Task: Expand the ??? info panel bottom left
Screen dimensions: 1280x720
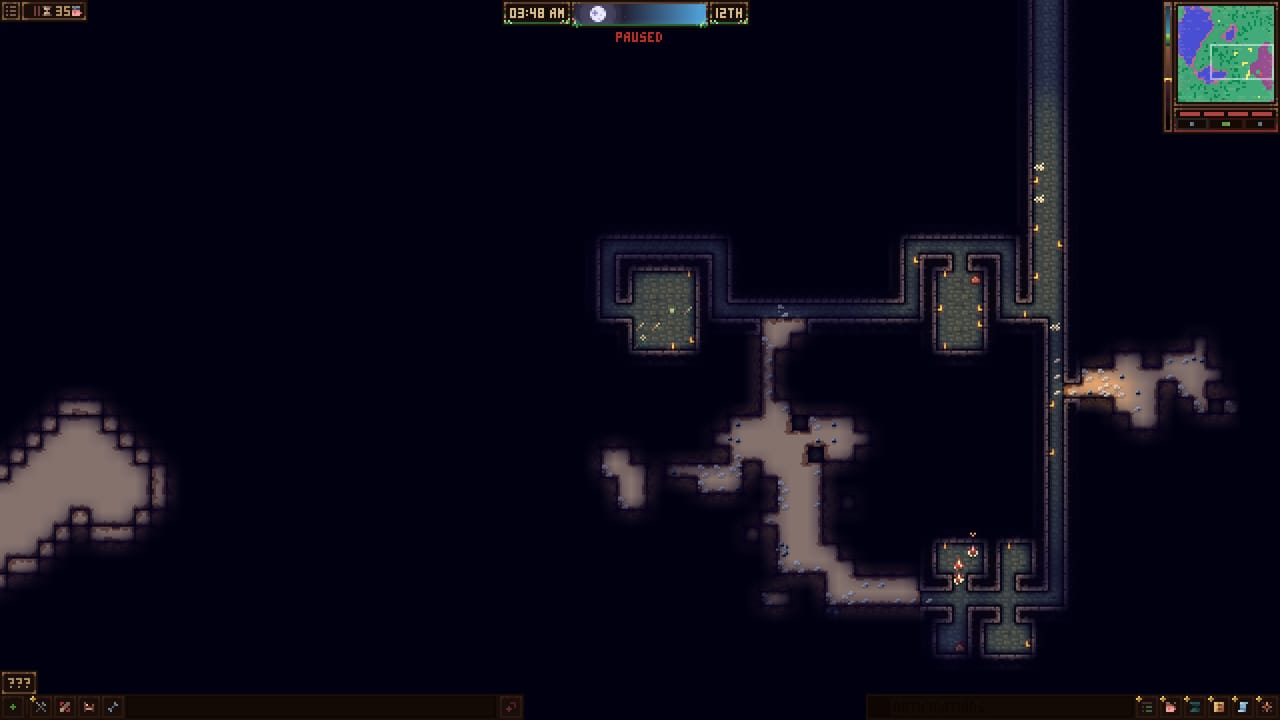Action: pyautogui.click(x=17, y=682)
